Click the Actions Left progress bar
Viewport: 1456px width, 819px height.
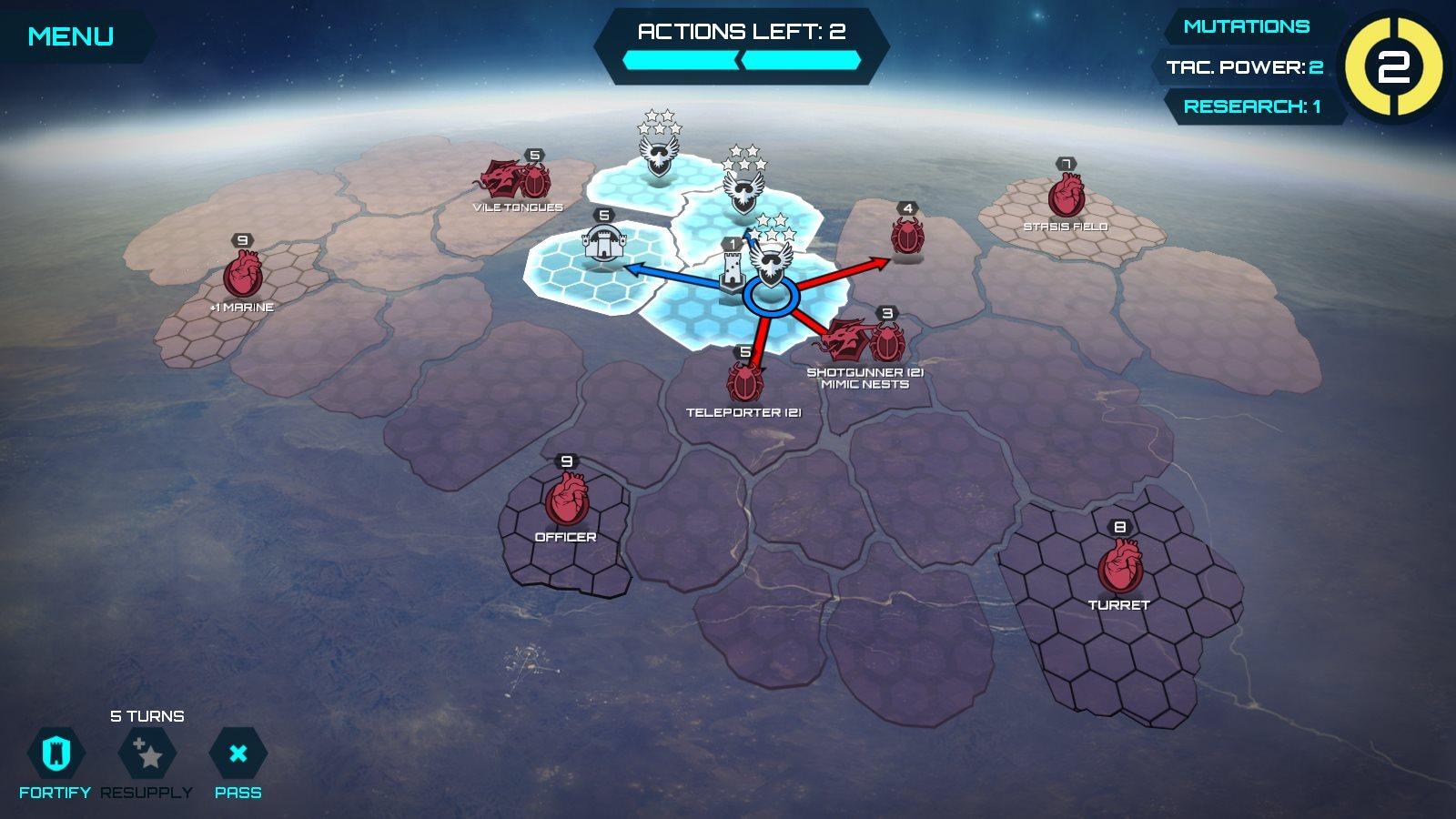[740, 61]
